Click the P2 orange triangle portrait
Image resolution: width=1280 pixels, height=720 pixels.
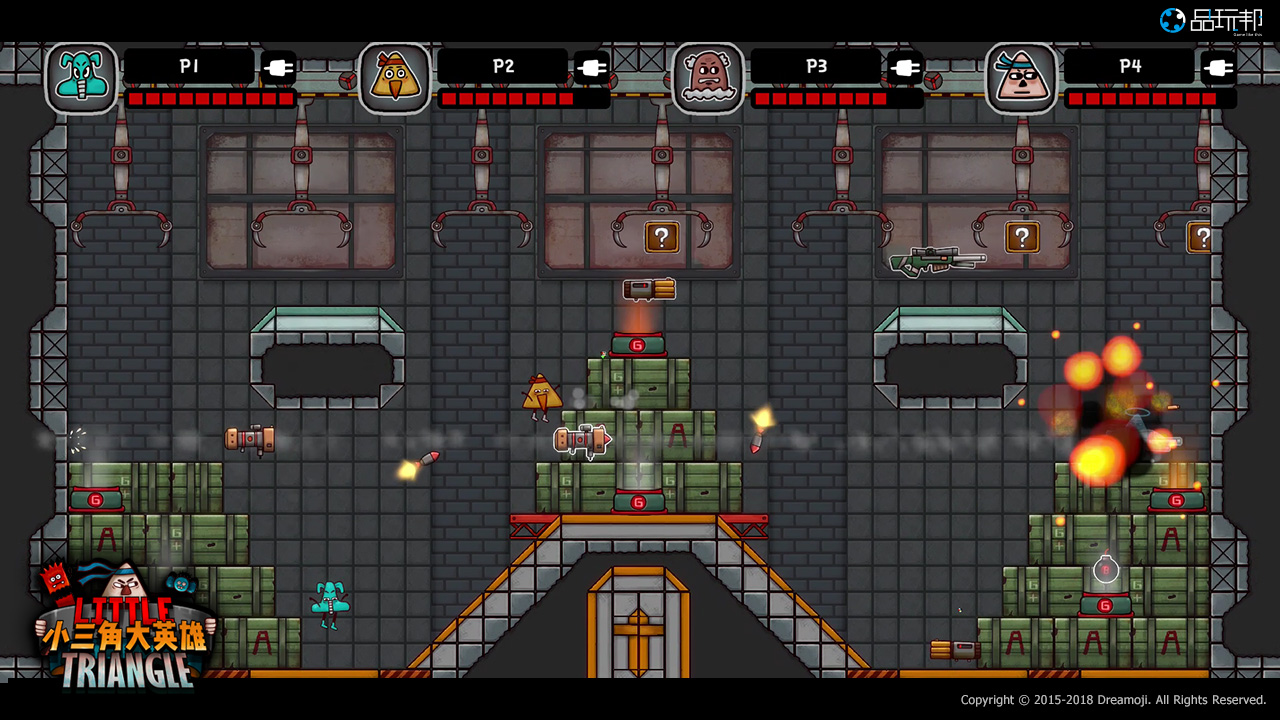[x=394, y=78]
